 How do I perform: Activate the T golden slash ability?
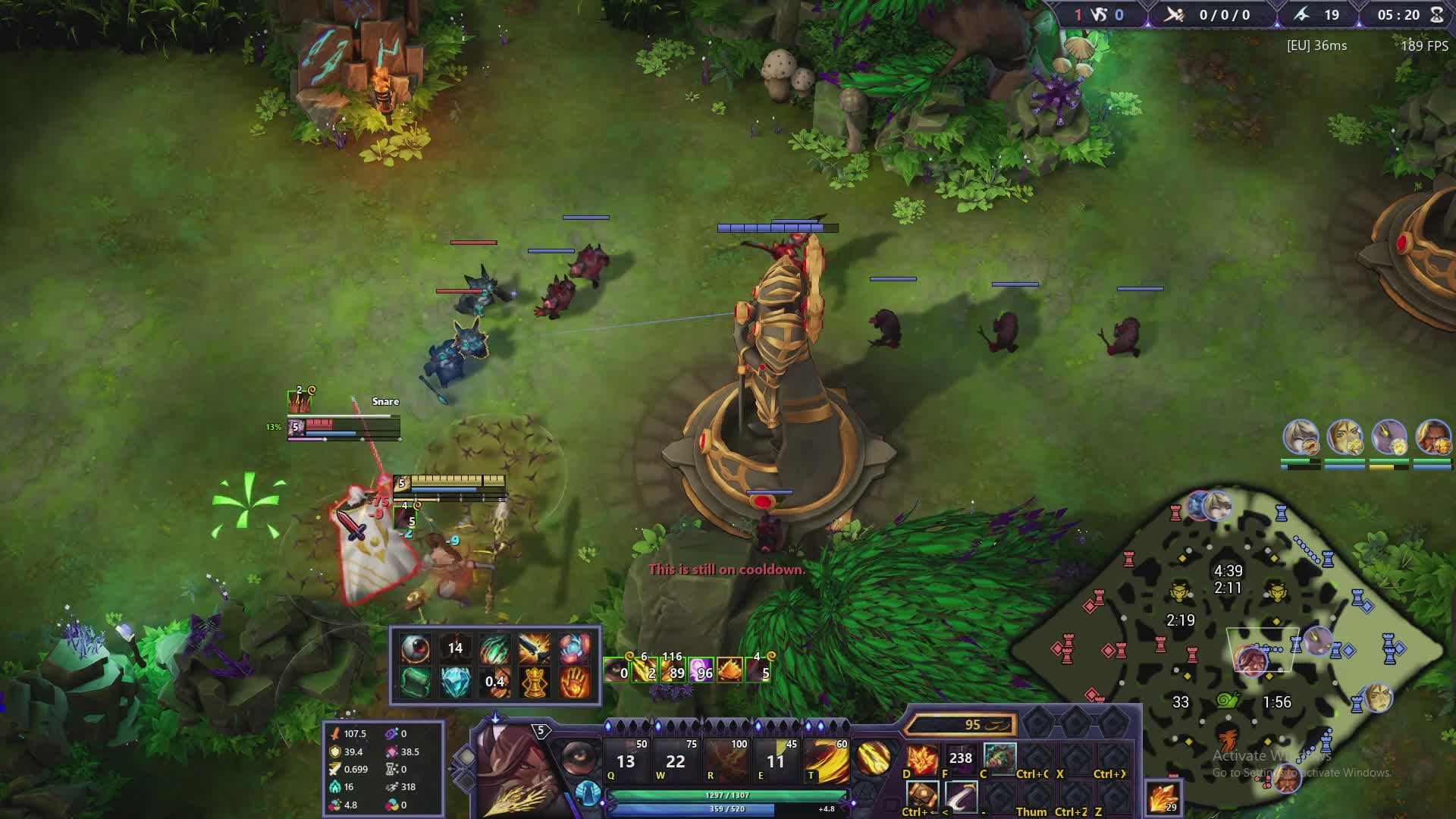click(x=826, y=761)
